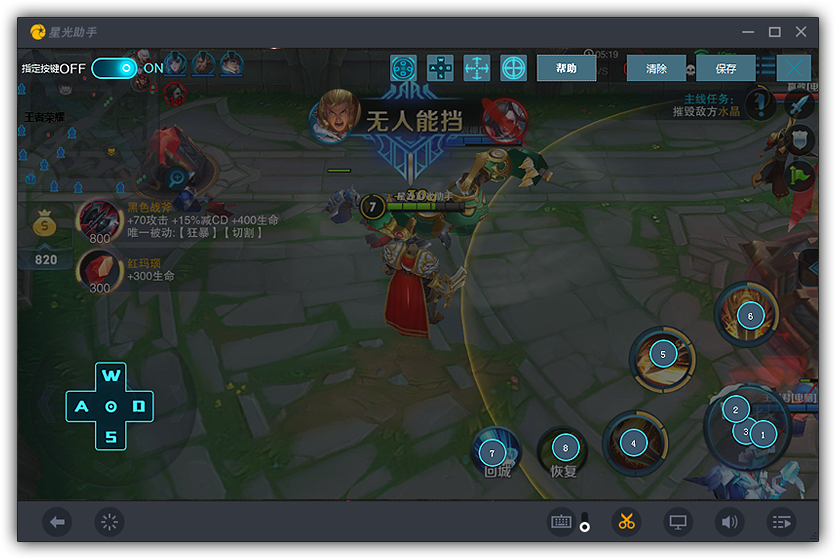Select the crosshair aim mapping tool
The height and width of the screenshot is (559, 836).
tap(514, 68)
